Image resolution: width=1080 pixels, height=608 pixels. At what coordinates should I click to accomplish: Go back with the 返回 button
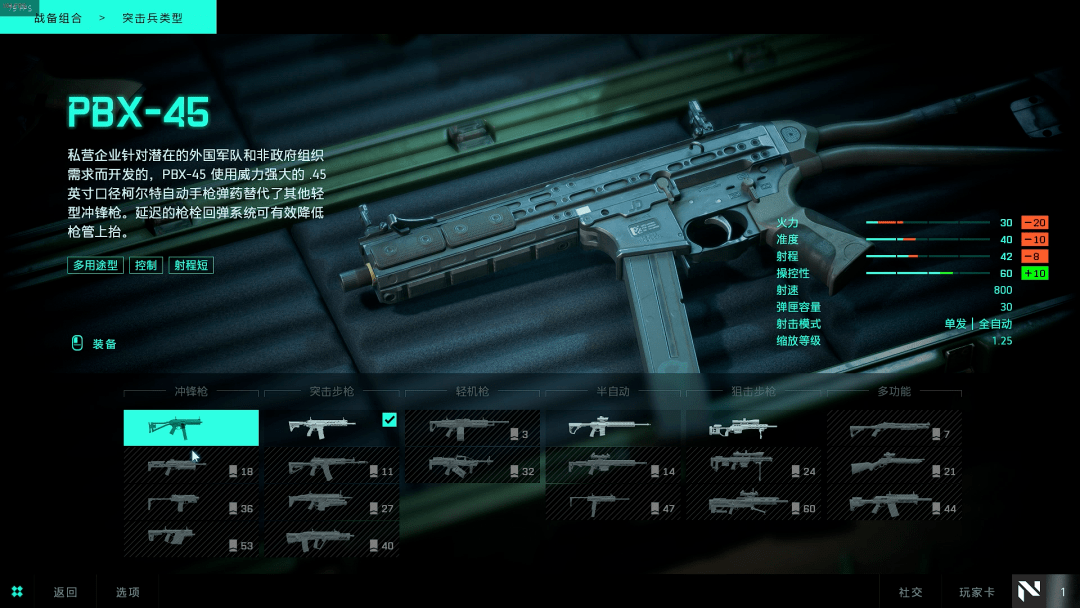[65, 592]
